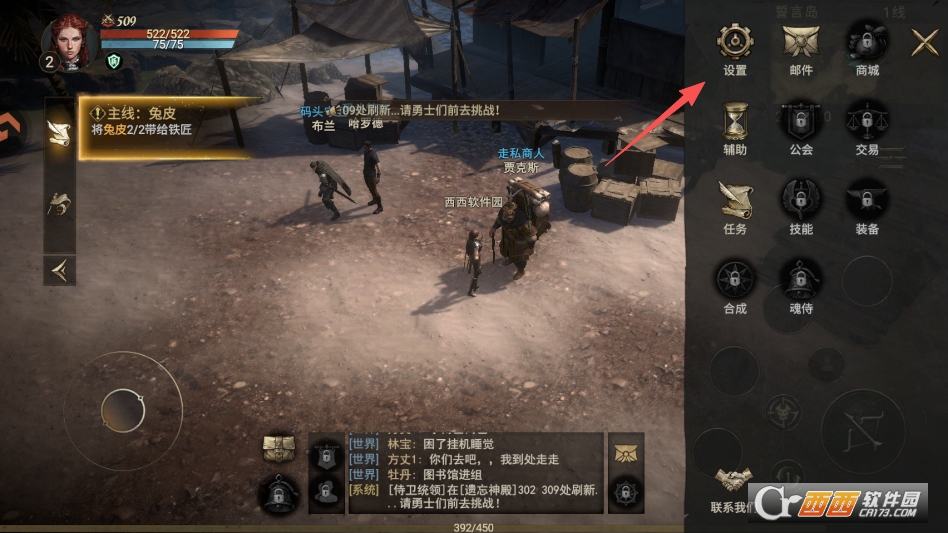
Task: Open the 合成 (Crafting) icon
Action: (x=735, y=280)
